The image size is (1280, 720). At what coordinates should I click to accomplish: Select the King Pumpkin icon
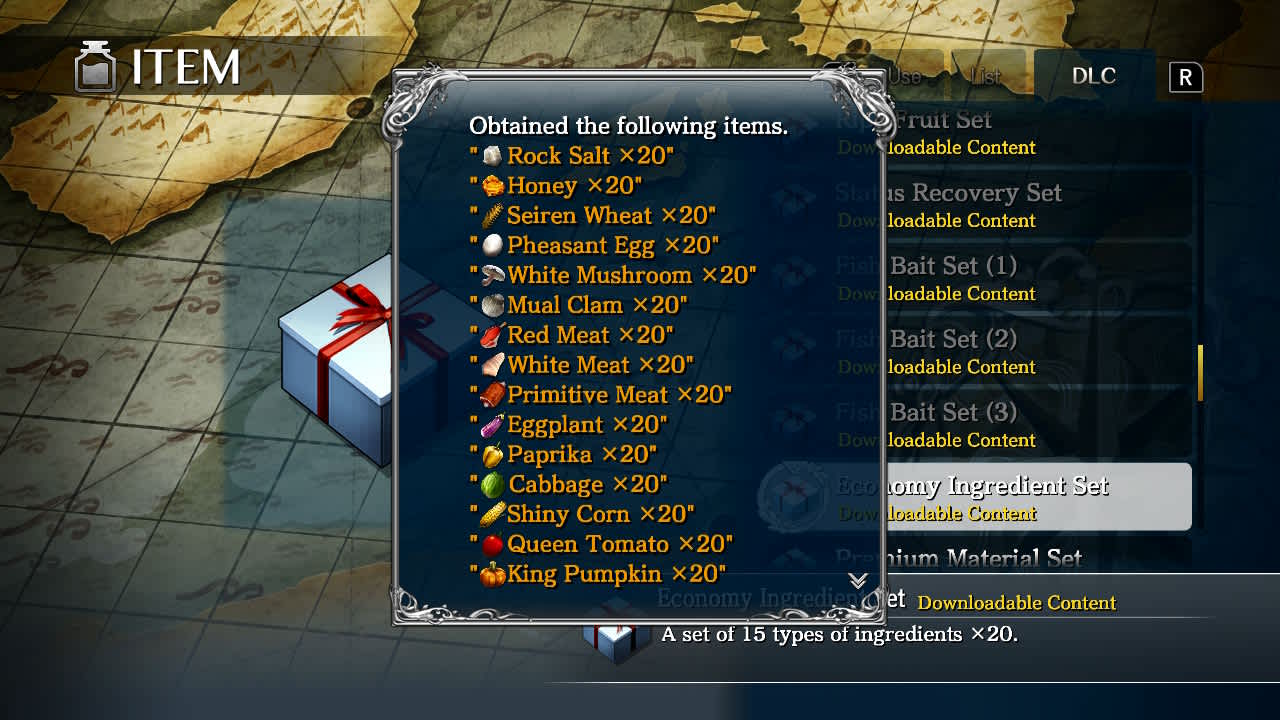pos(495,574)
